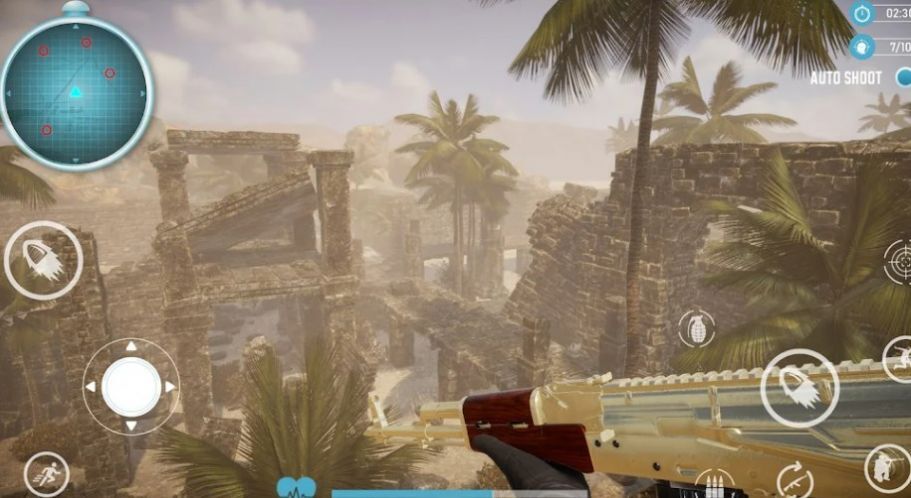Click the movement joystick's white center knob
This screenshot has height=498, width=911.
pyautogui.click(x=131, y=385)
